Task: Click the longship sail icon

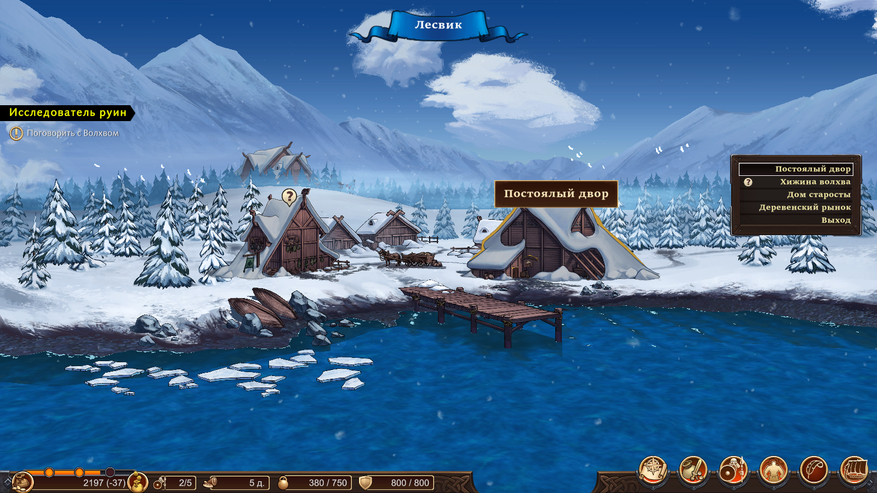Action: 853,469
